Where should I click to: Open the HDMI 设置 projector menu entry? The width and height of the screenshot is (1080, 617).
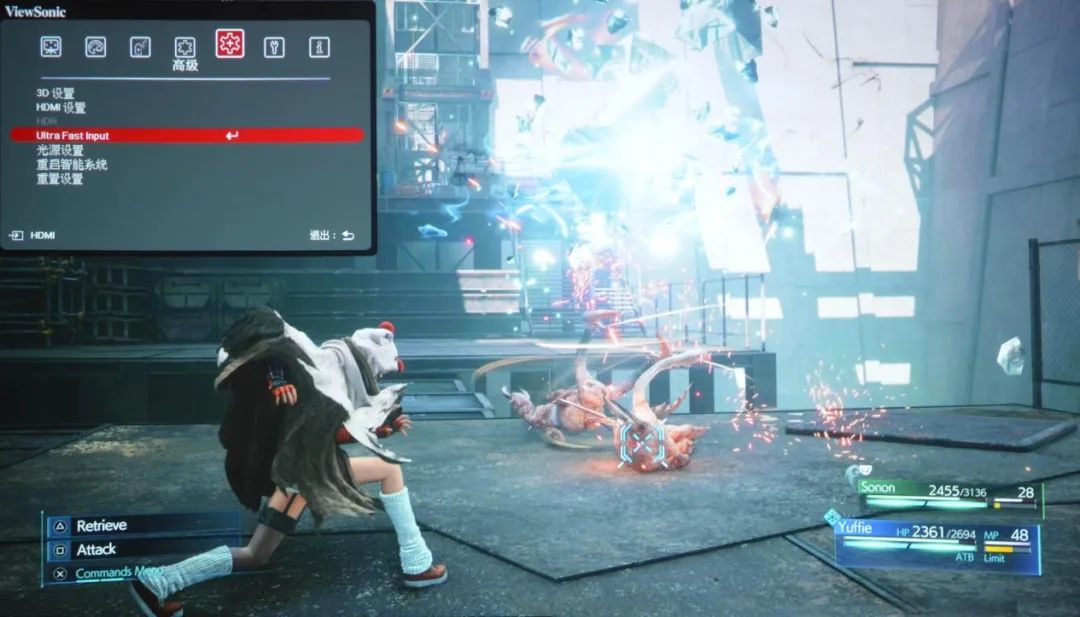(x=61, y=108)
